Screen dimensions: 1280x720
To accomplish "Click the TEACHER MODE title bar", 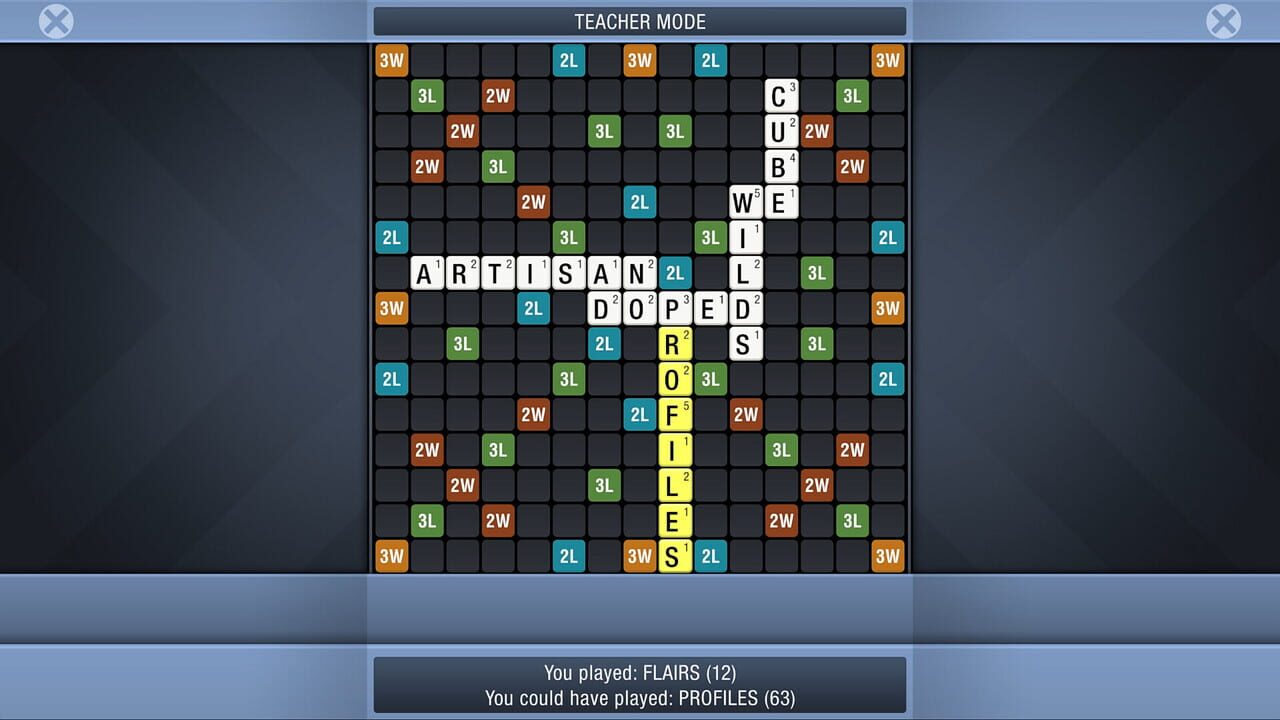I will pos(640,21).
